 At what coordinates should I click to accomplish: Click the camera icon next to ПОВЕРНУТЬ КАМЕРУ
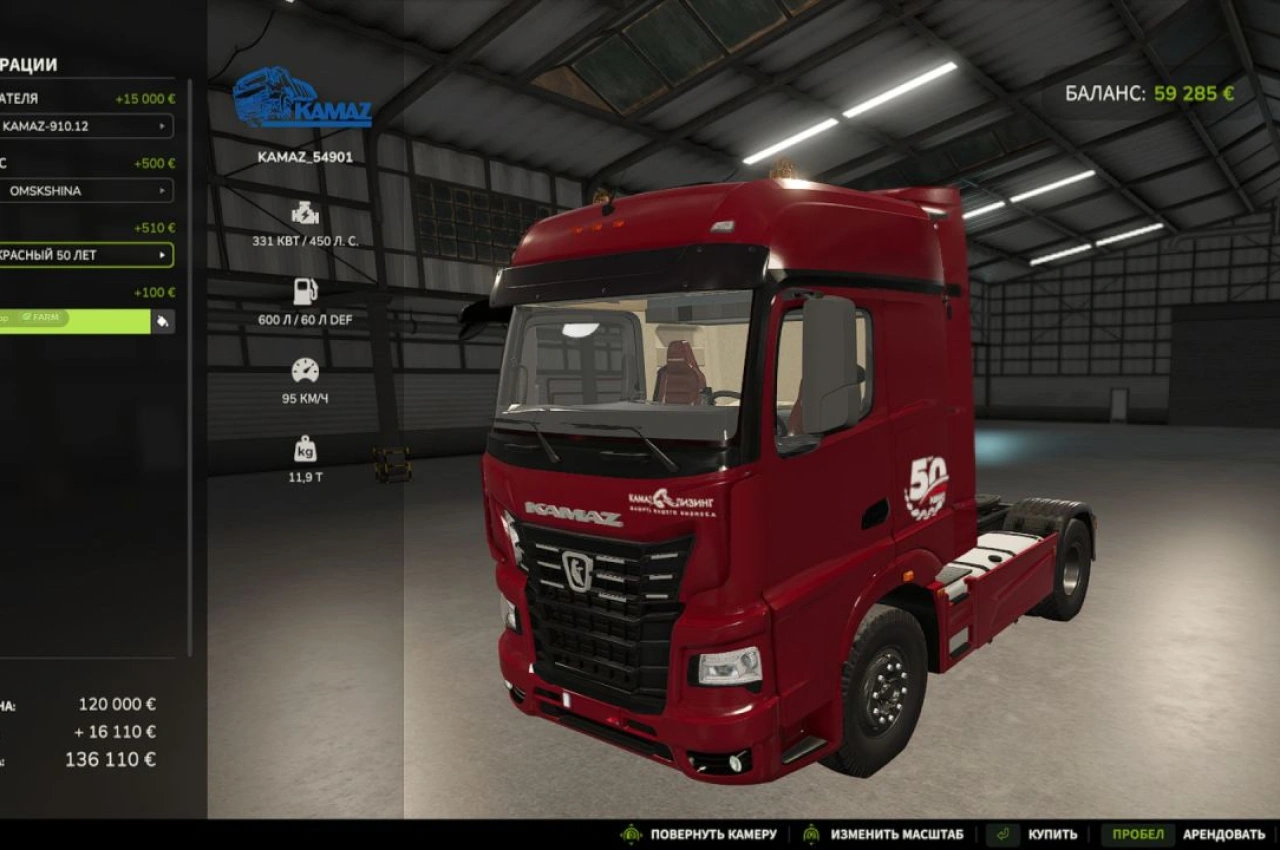(x=631, y=833)
